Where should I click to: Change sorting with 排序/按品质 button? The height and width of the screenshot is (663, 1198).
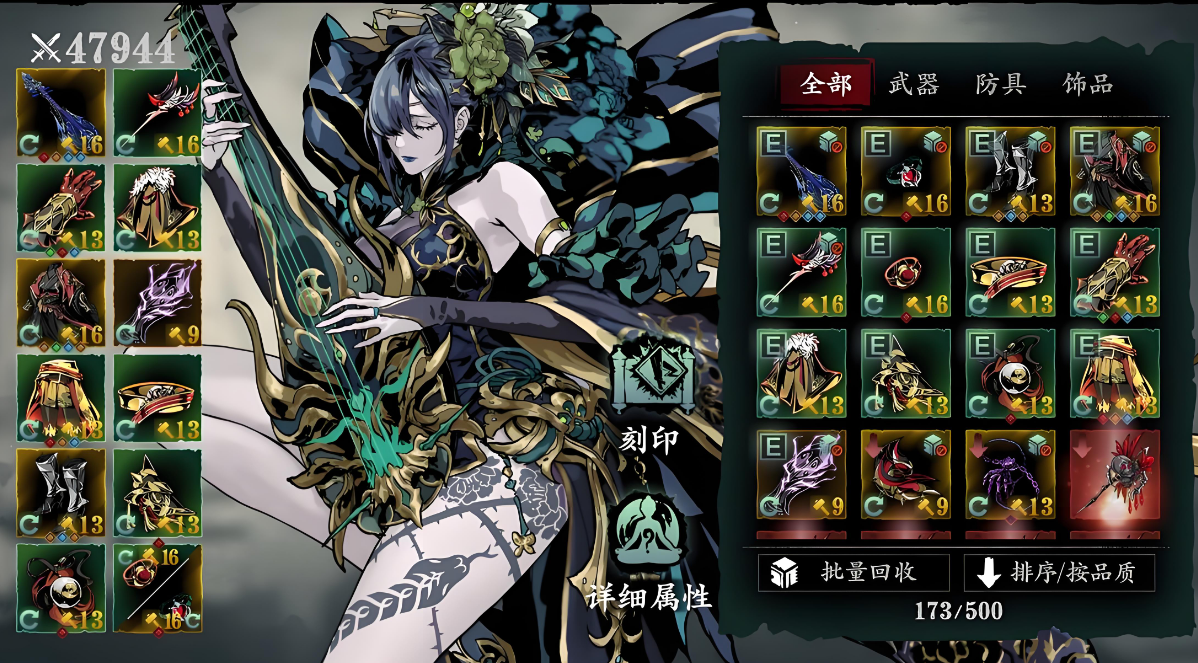pos(1059,573)
